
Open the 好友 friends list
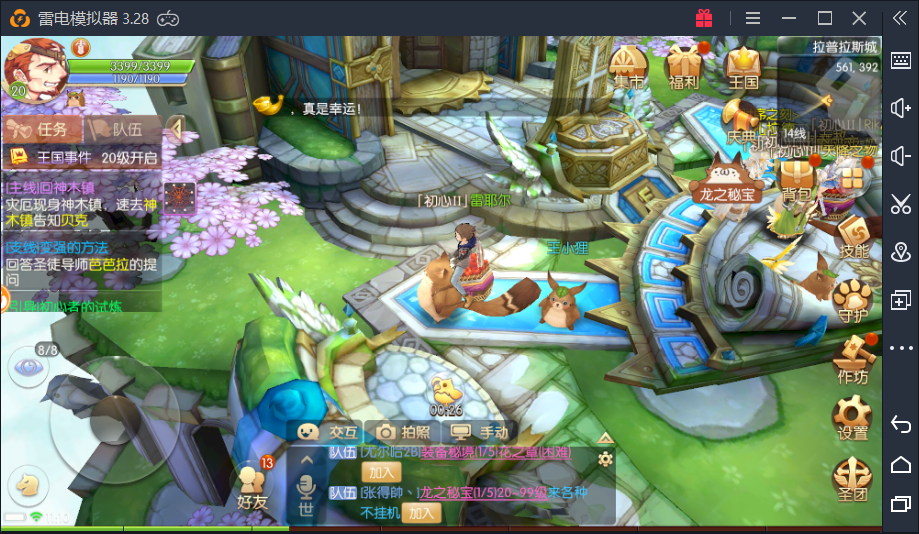point(252,486)
